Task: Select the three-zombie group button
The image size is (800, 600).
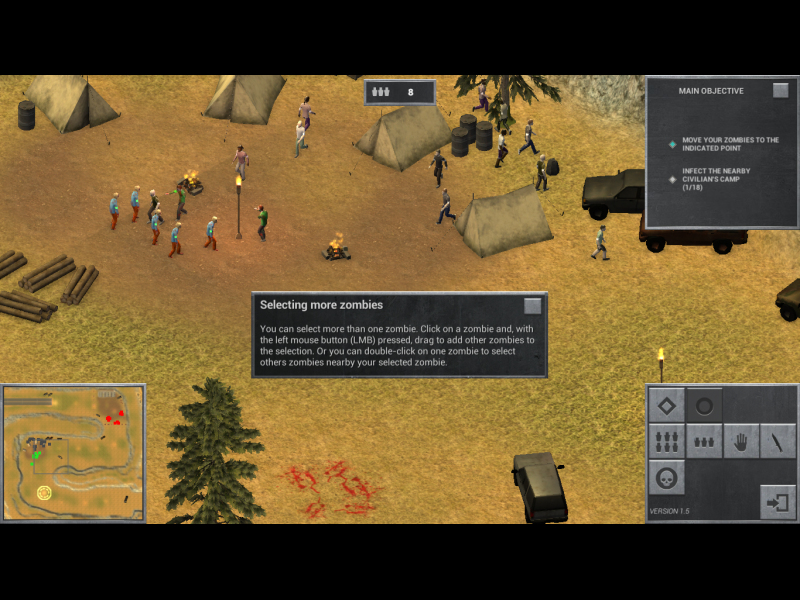Action: pyautogui.click(x=704, y=441)
